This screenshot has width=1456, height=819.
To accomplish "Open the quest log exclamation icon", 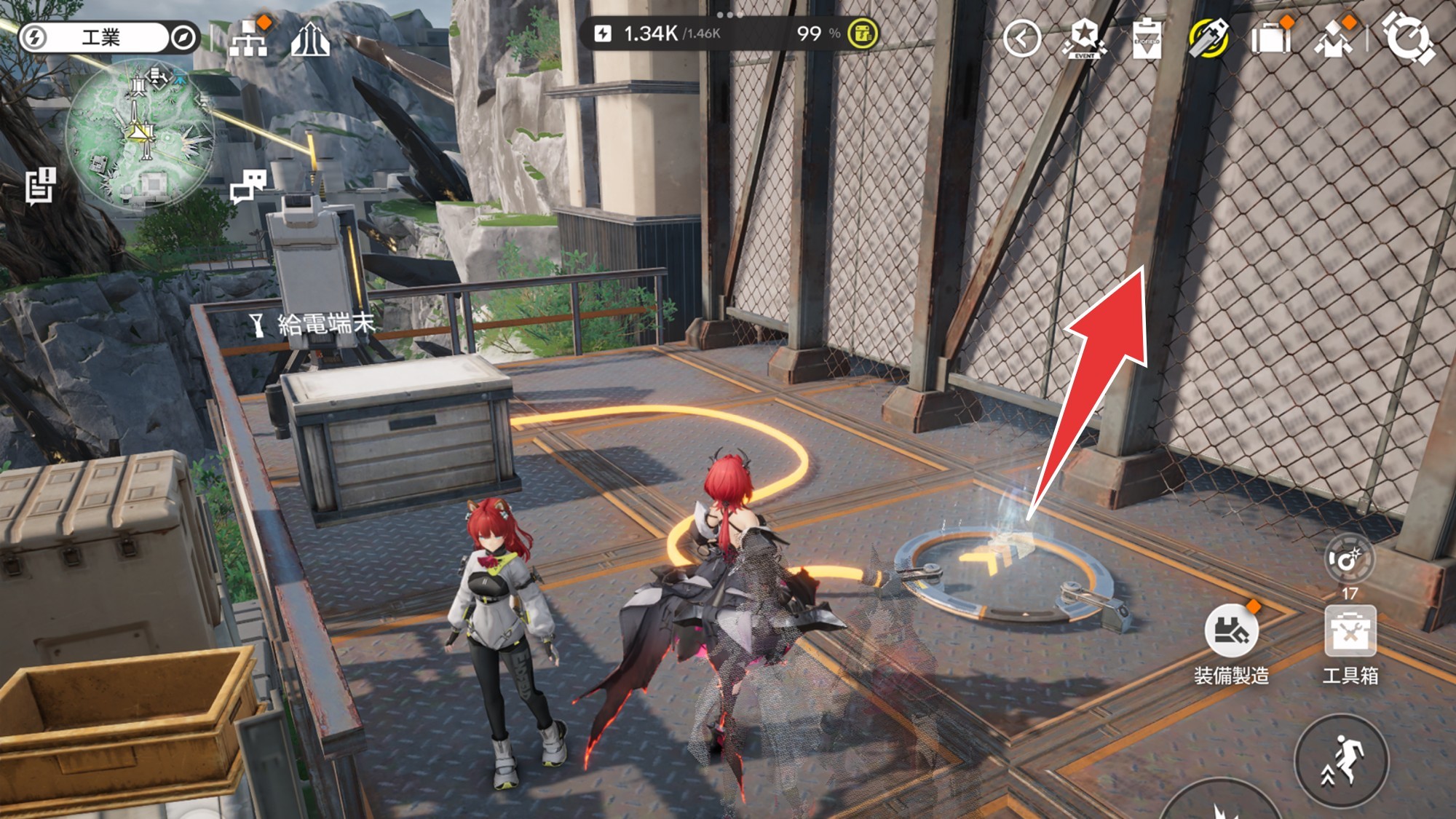I will point(41,185).
